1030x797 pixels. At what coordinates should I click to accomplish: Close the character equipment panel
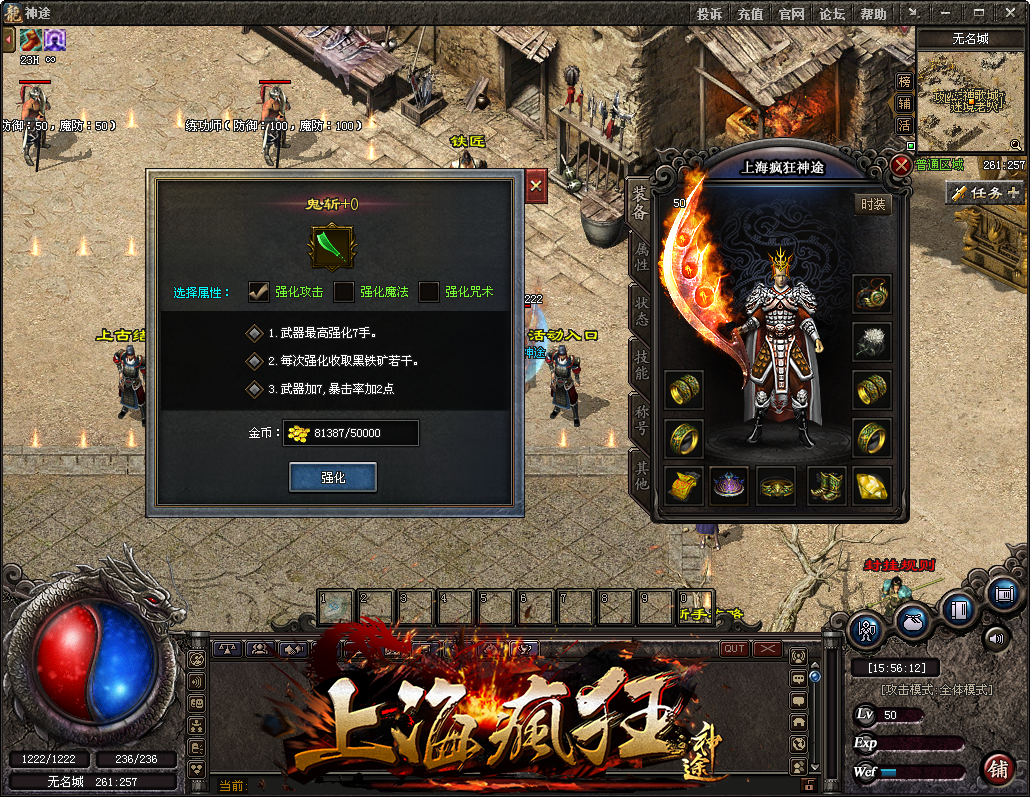click(x=901, y=165)
